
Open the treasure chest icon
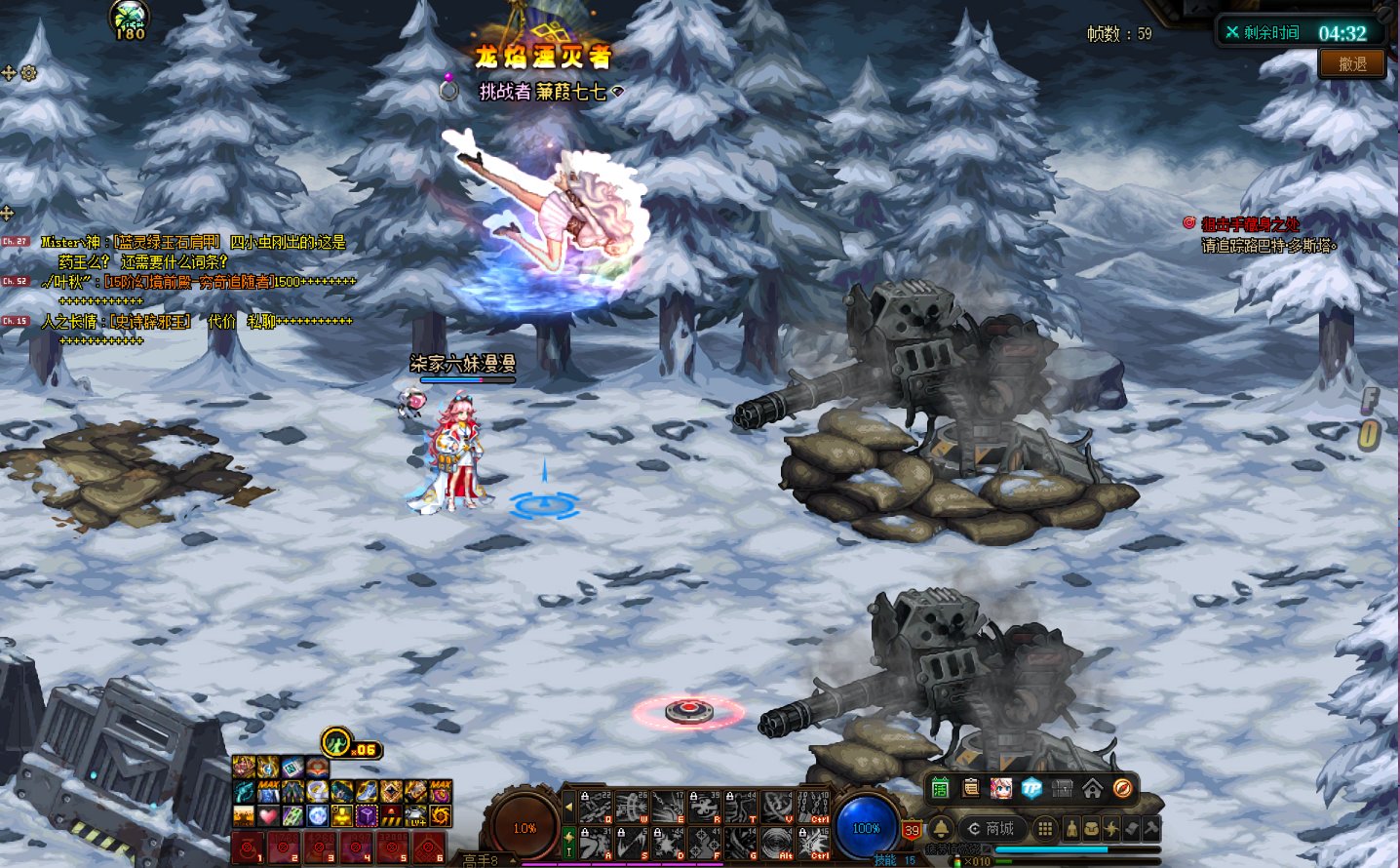(x=1063, y=788)
